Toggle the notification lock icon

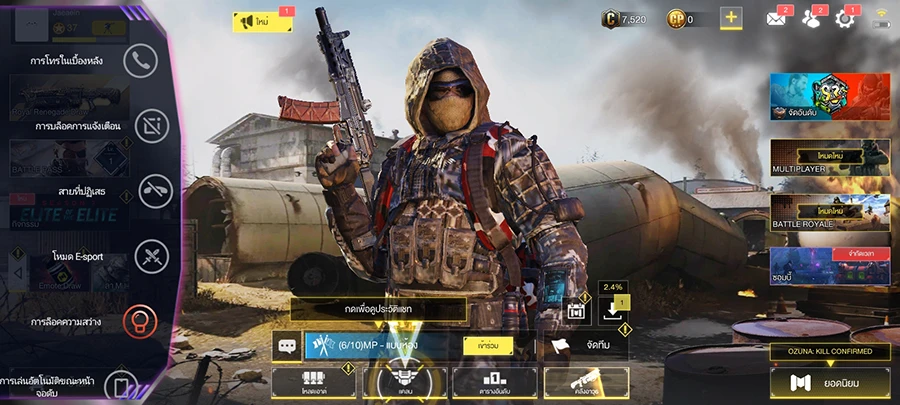point(153,126)
